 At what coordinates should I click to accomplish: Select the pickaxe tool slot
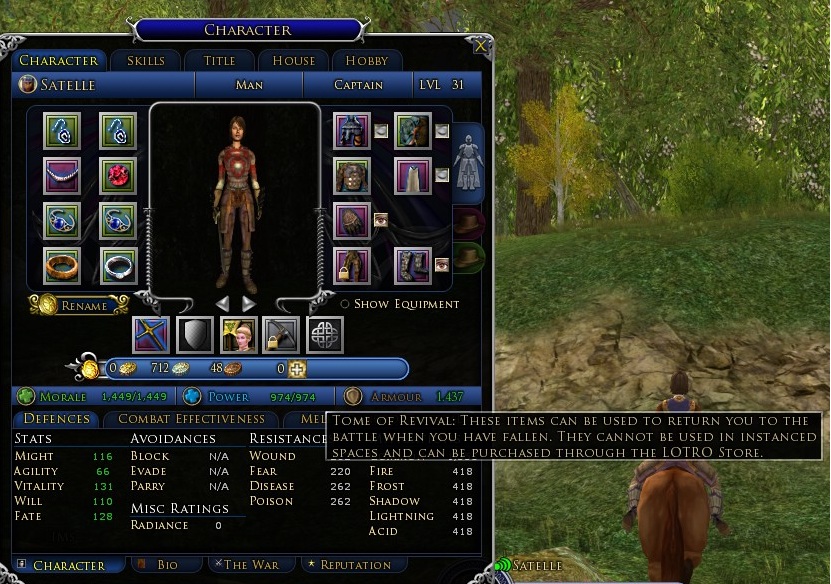282,335
